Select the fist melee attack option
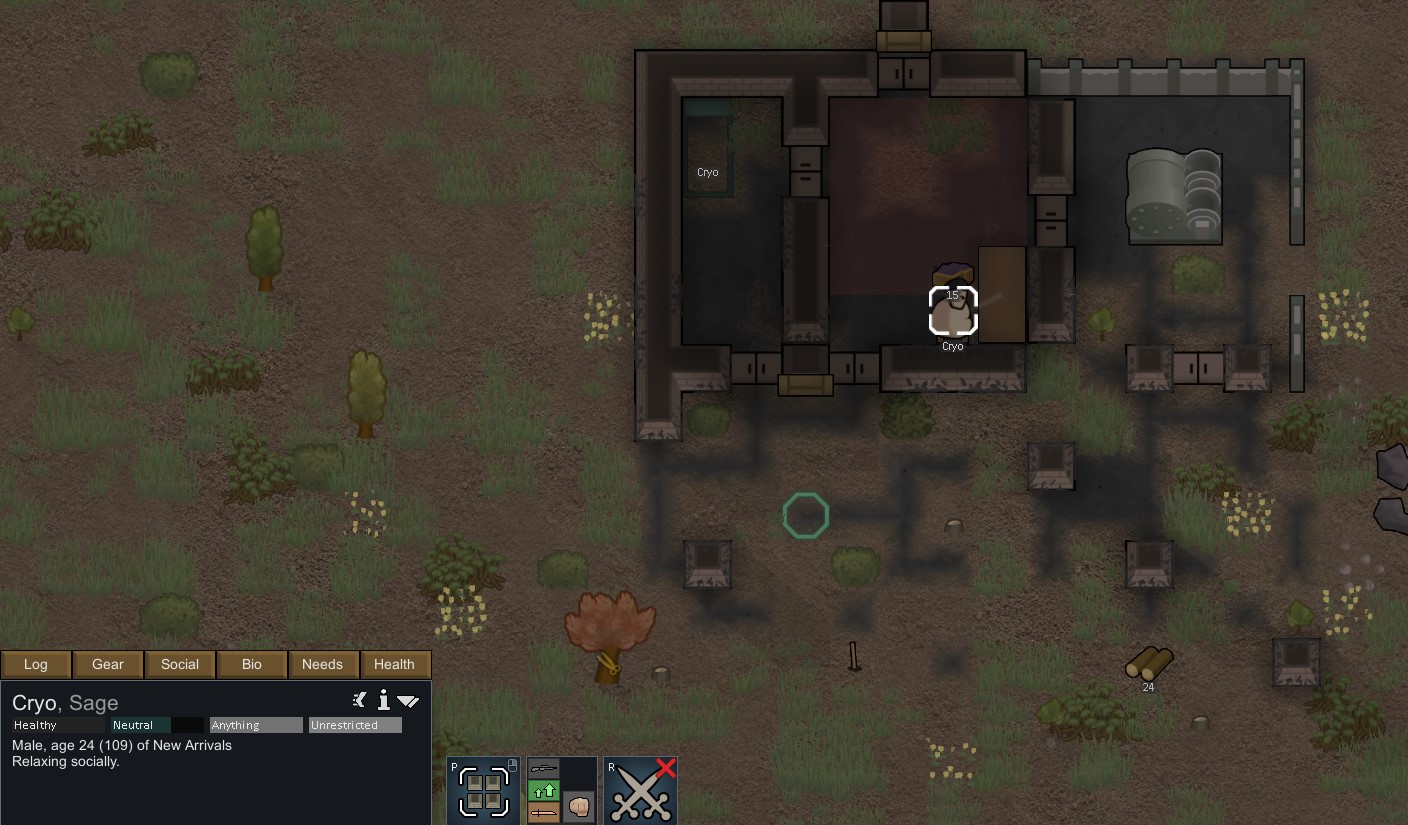This screenshot has height=825, width=1408. click(x=579, y=807)
